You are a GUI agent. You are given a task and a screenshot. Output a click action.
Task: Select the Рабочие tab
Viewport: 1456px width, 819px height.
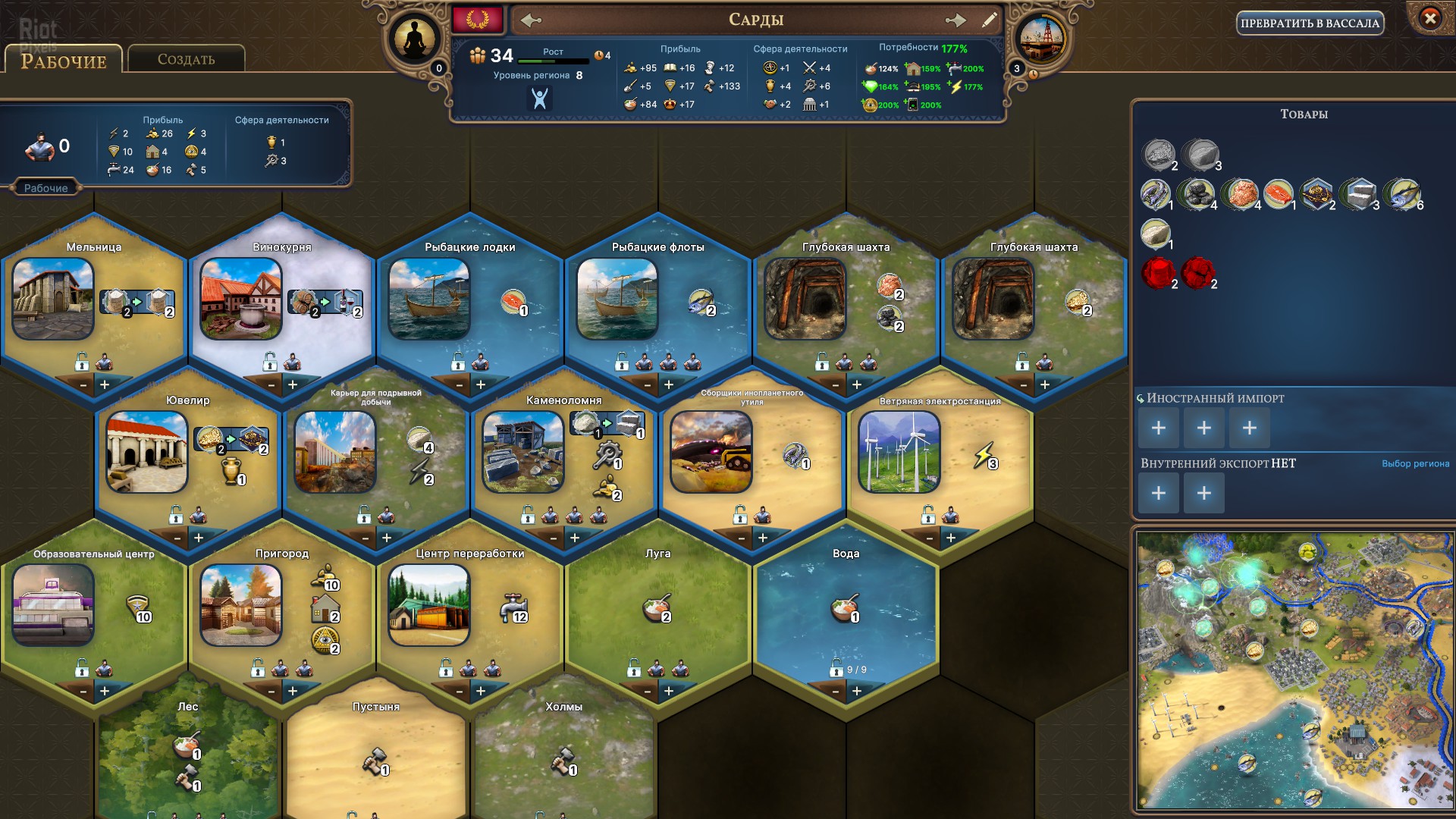(x=64, y=61)
